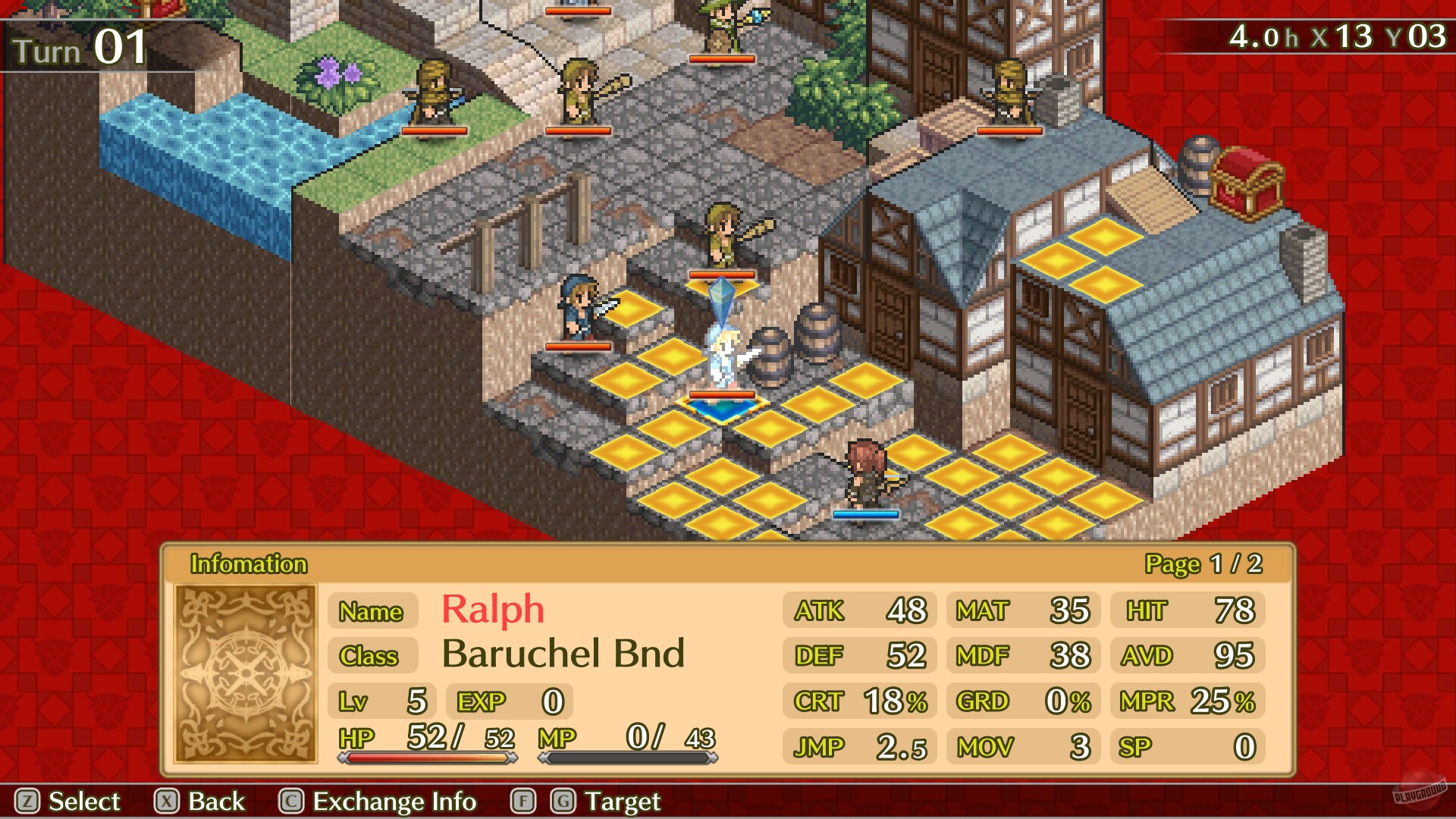Click the purple flowers on the grass block
This screenshot has width=1456, height=819.
pyautogui.click(x=330, y=72)
